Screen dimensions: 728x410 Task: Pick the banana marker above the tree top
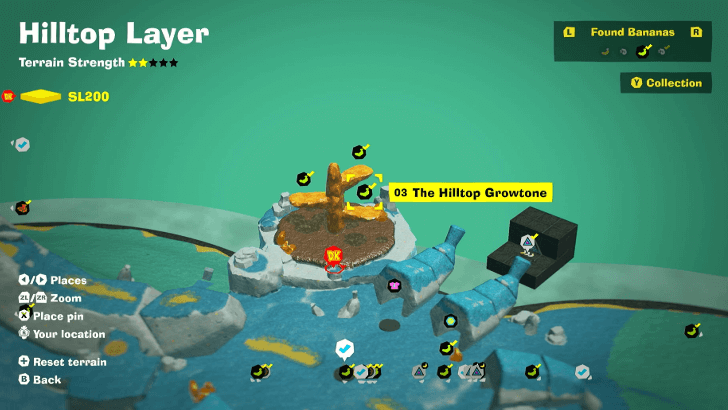[x=359, y=152]
